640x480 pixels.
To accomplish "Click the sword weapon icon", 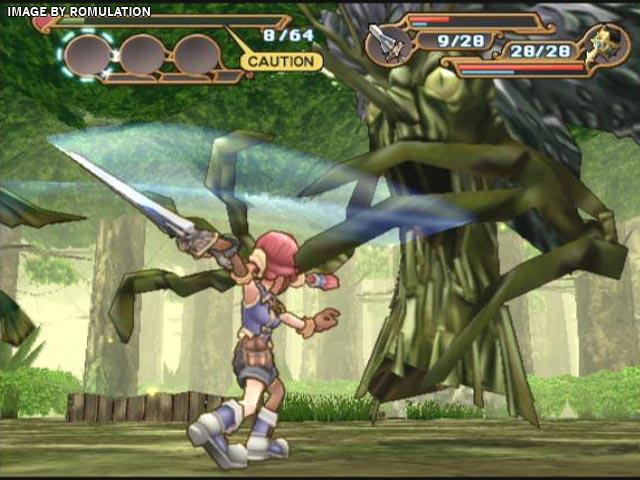I will click(x=386, y=41).
